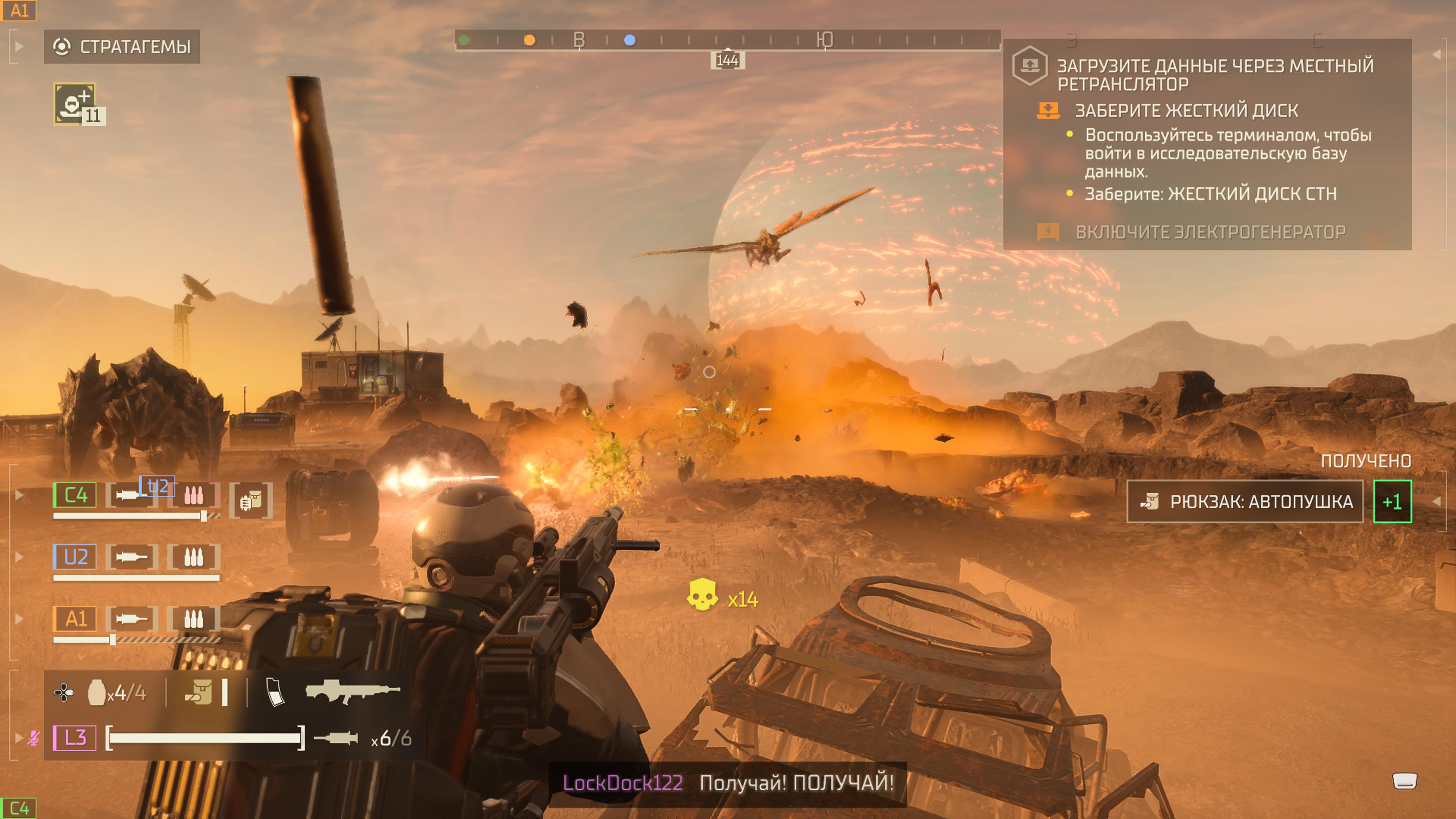Open the chat via the keyboard icon
1456x819 pixels.
1404,781
